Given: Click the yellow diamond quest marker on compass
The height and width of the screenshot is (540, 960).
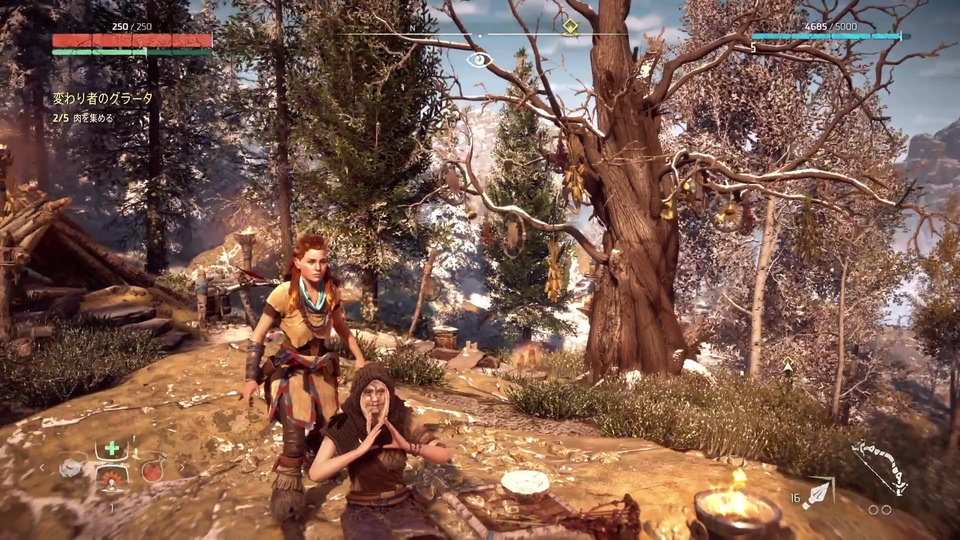Looking at the screenshot, I should click(570, 27).
